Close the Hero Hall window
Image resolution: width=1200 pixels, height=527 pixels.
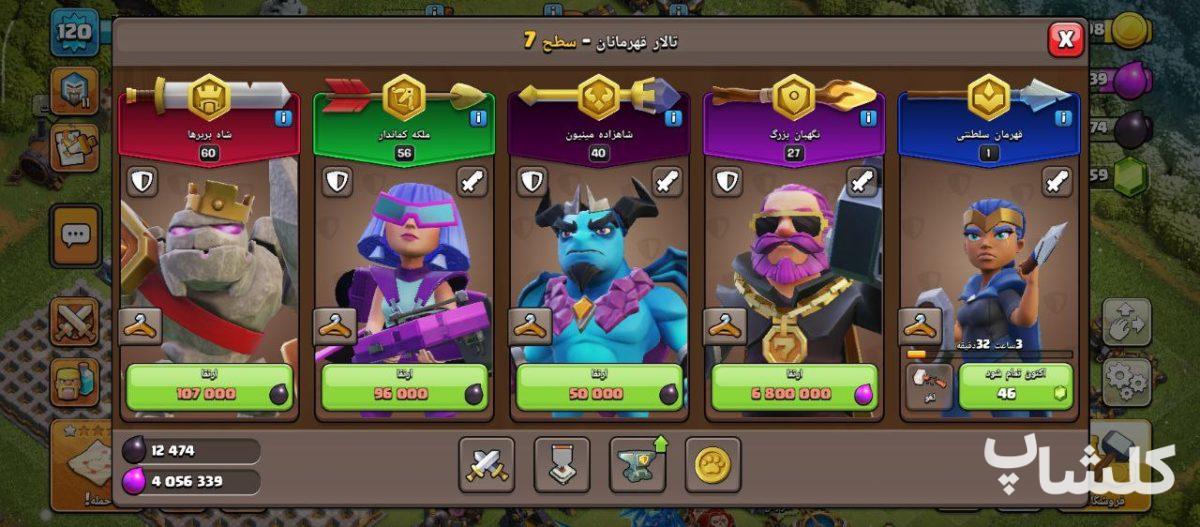1066,40
